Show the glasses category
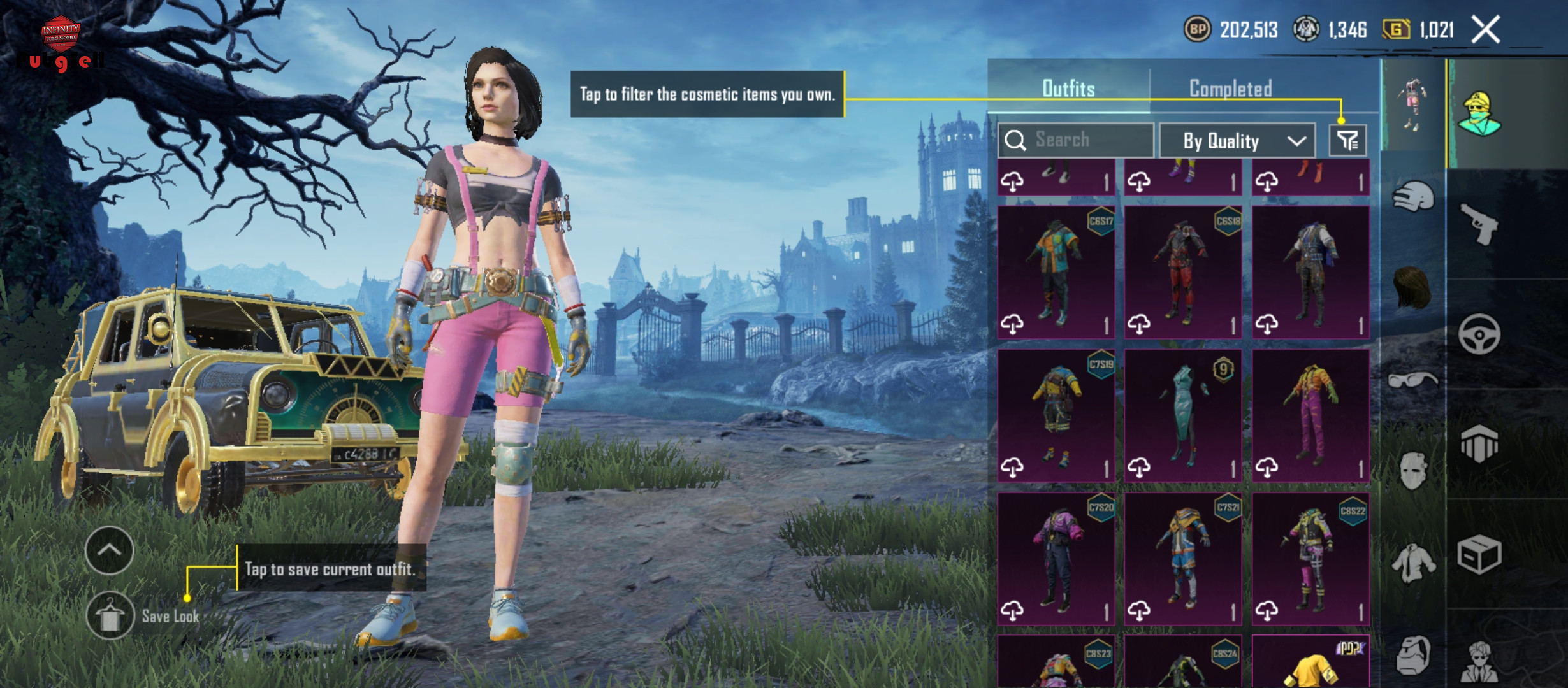This screenshot has width=1568, height=688. click(1413, 380)
